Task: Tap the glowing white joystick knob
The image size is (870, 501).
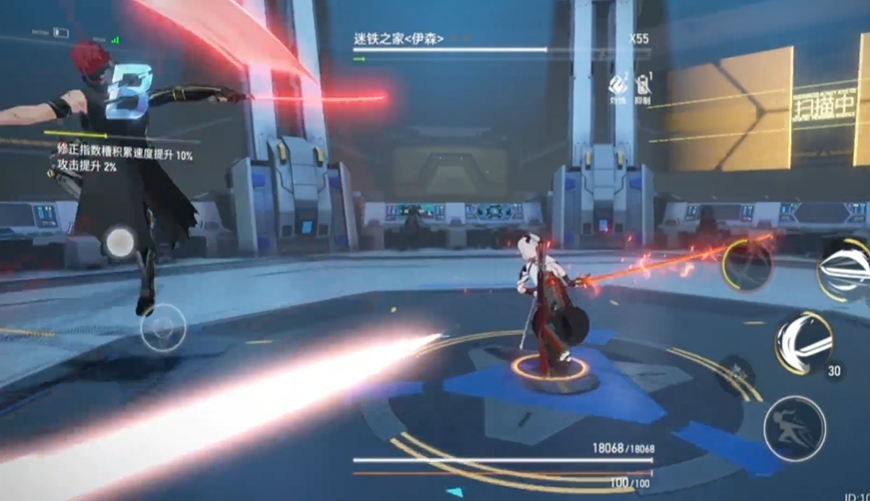Action: tap(120, 242)
